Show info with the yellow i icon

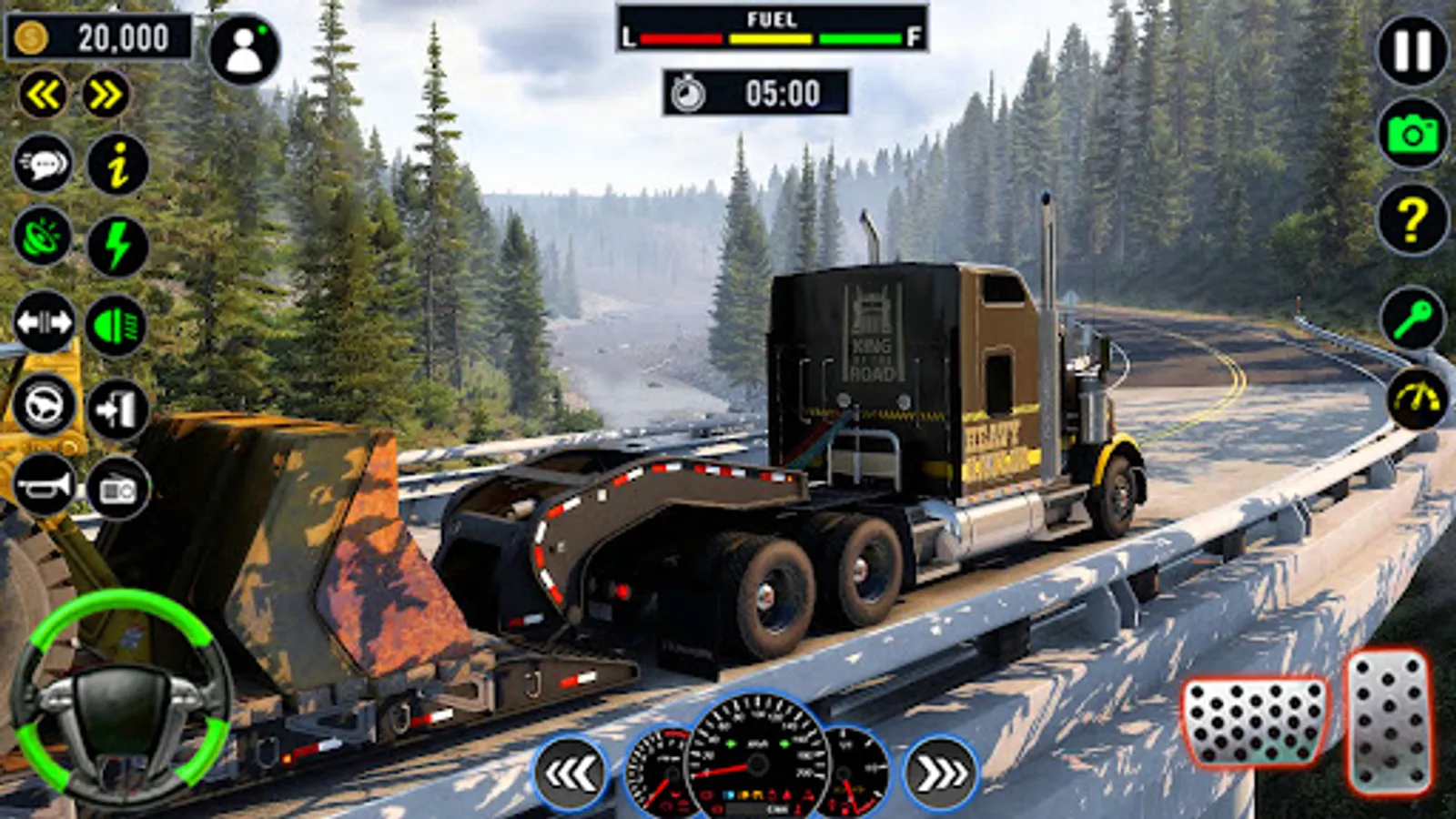(117, 165)
